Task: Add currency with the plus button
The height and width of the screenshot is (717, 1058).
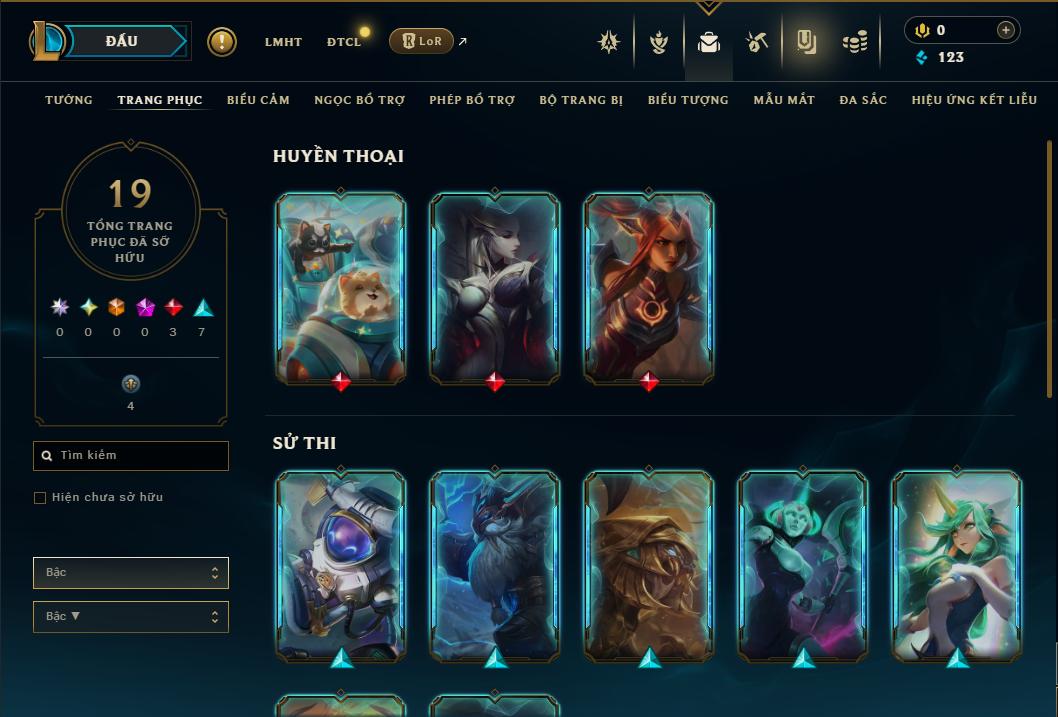Action: pyautogui.click(x=1006, y=30)
